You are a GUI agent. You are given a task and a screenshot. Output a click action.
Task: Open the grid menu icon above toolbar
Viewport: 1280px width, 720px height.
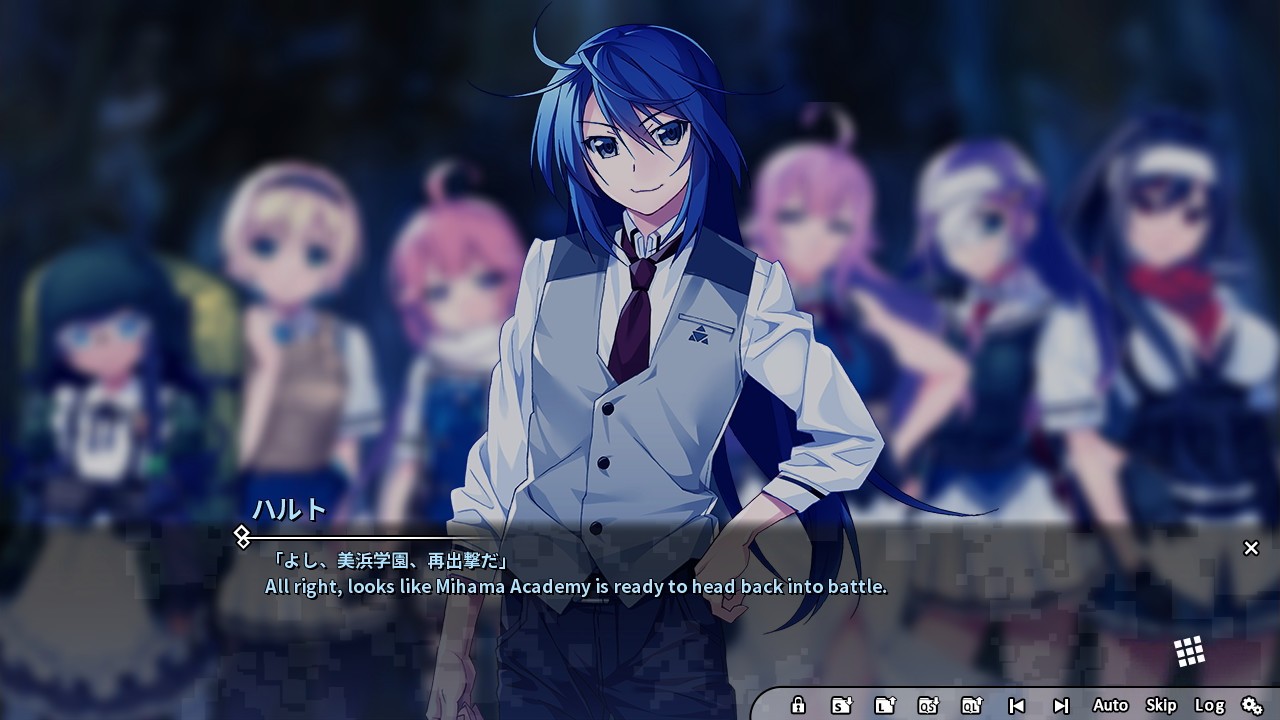click(1190, 650)
